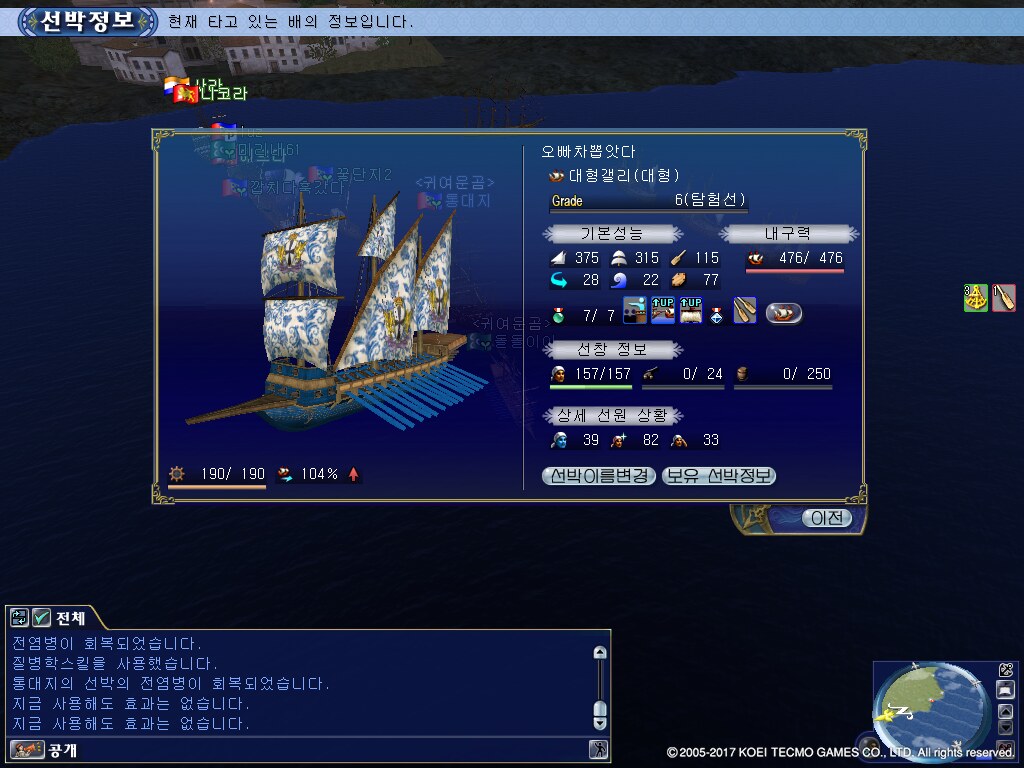Go back with the 이전 button
This screenshot has height=768, width=1024.
826,518
